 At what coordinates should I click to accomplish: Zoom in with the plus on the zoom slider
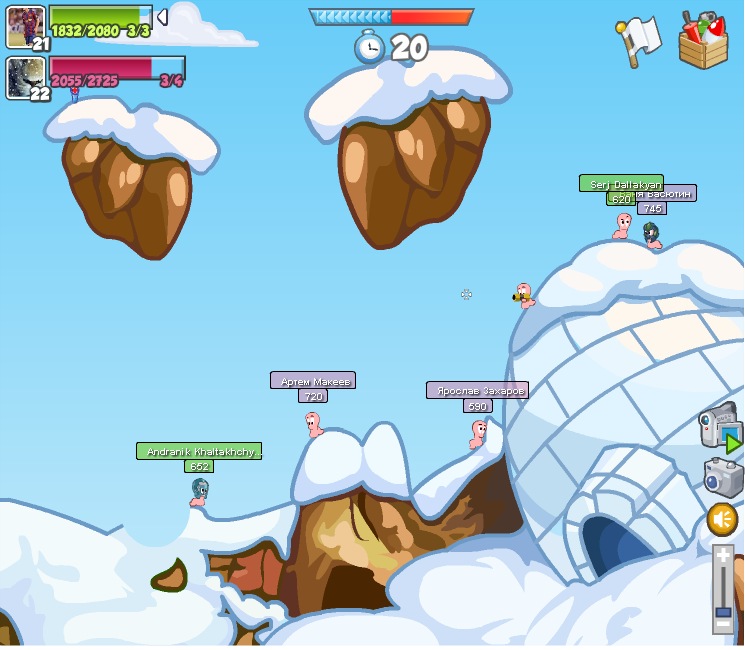point(723,556)
